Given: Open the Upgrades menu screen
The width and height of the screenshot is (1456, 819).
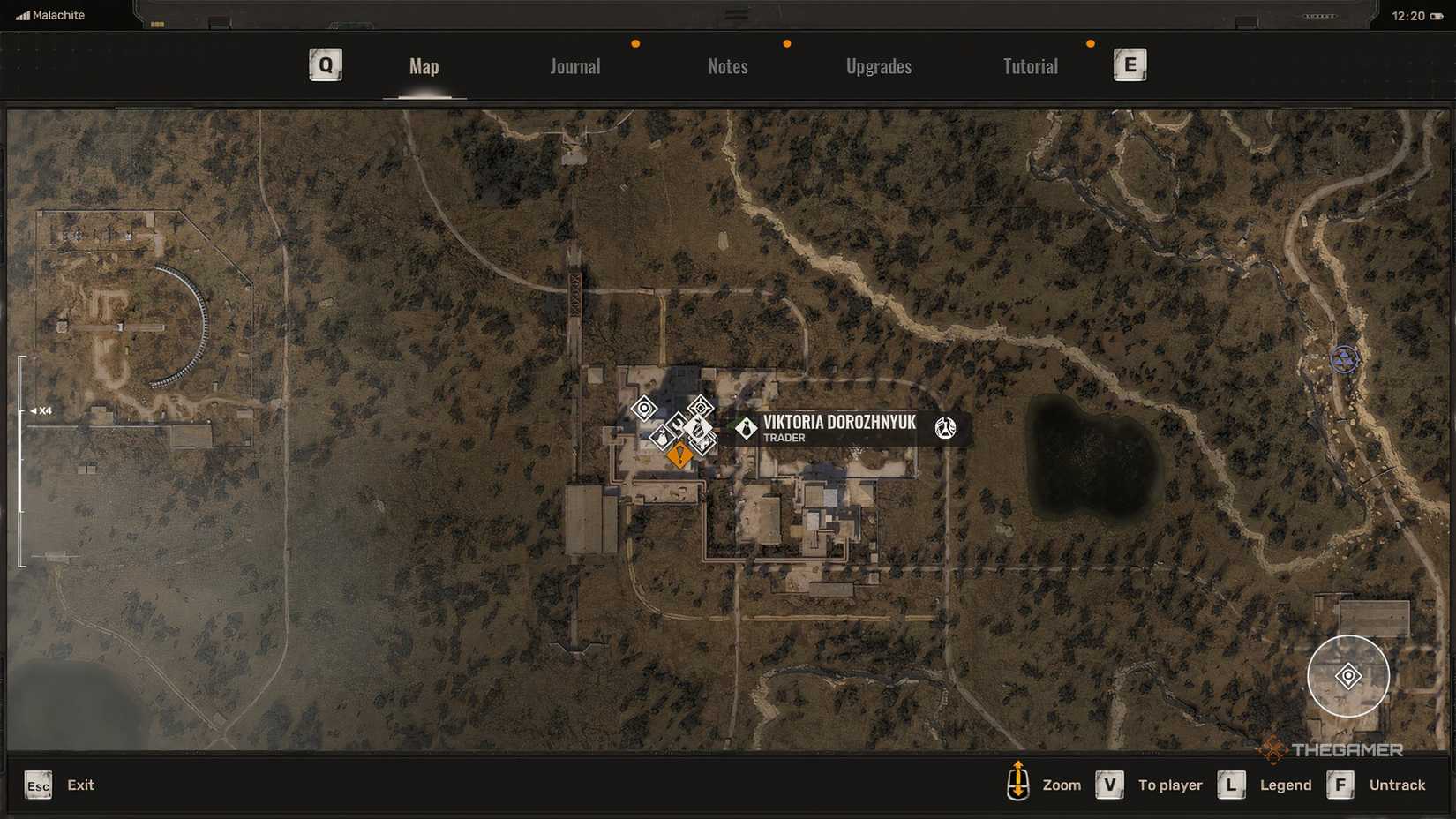Looking at the screenshot, I should [879, 65].
